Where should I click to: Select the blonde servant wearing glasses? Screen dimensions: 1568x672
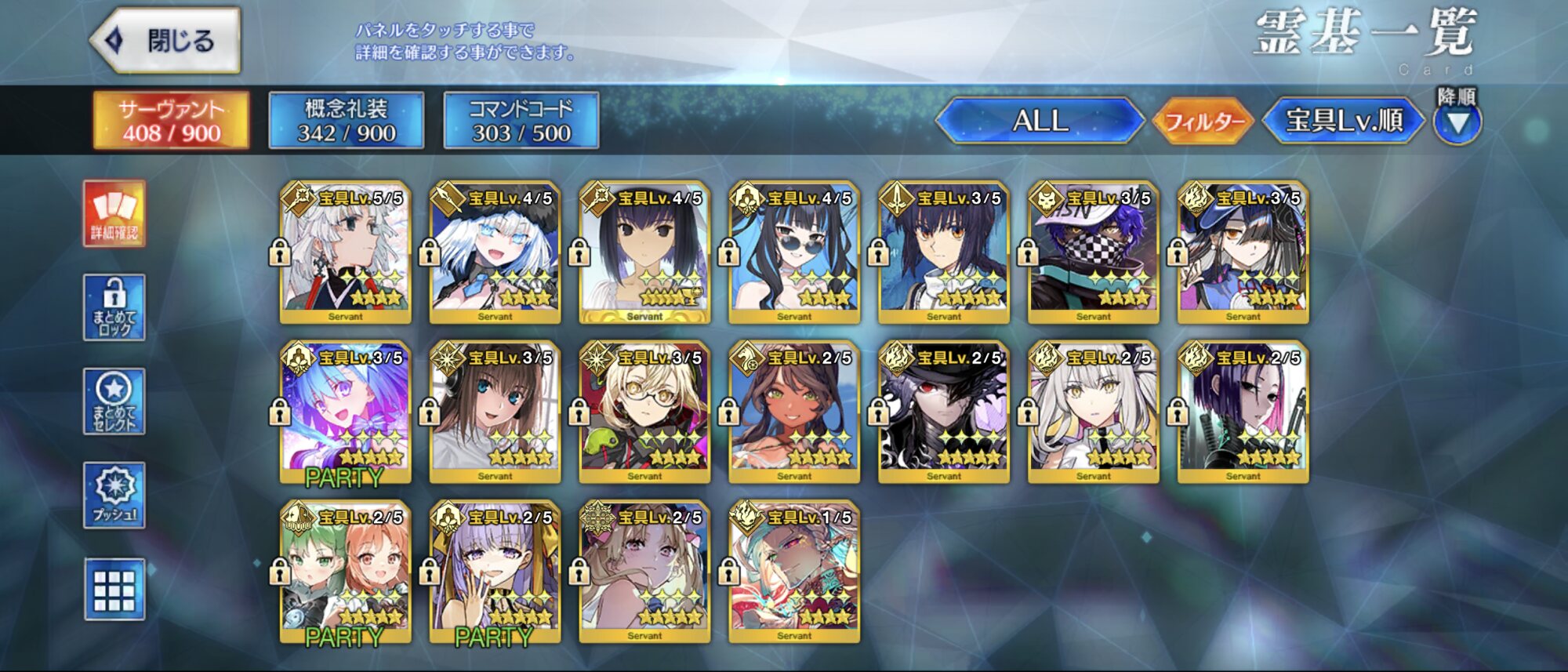tap(644, 412)
